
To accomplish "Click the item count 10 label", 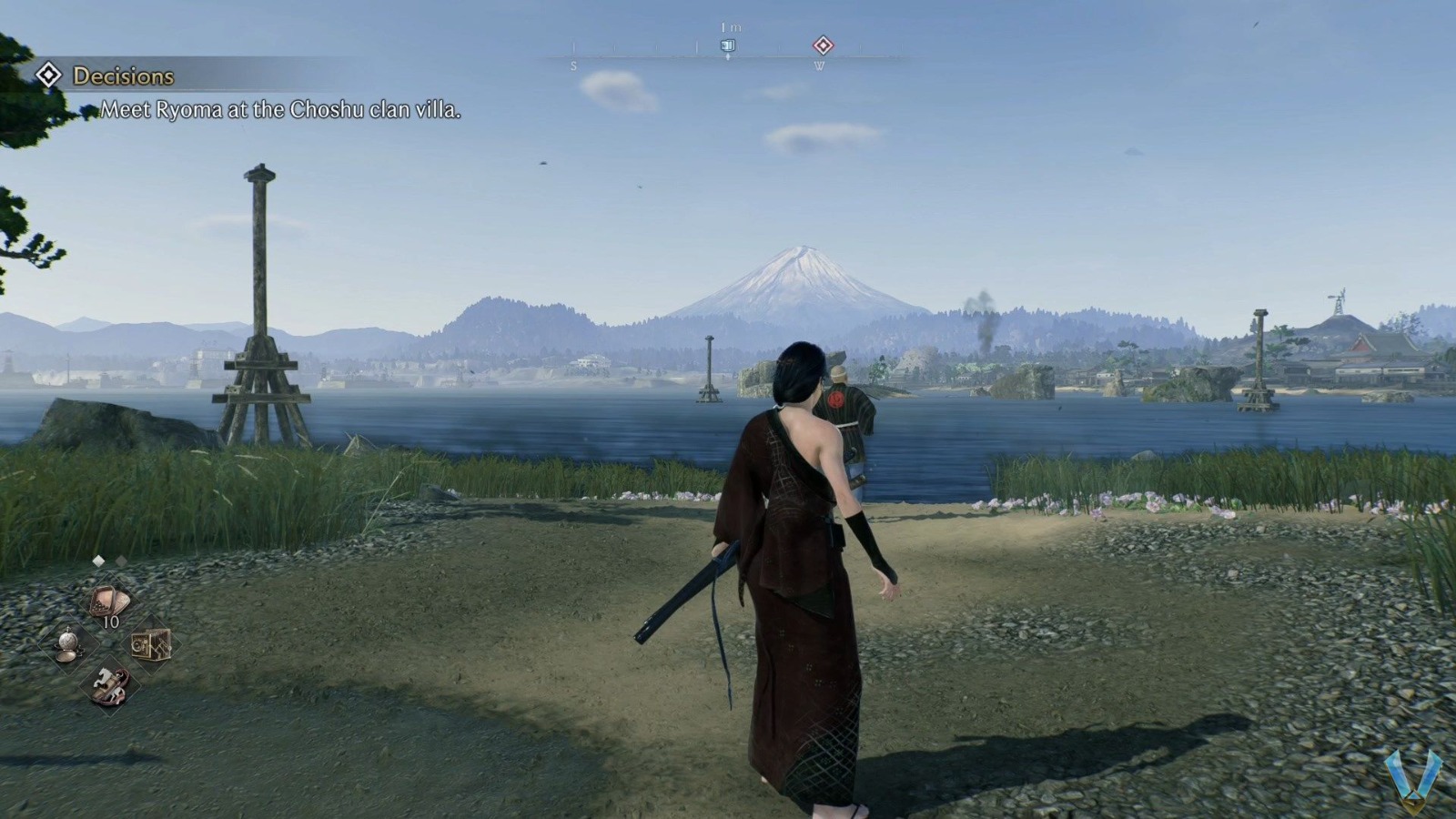I will pyautogui.click(x=110, y=621).
